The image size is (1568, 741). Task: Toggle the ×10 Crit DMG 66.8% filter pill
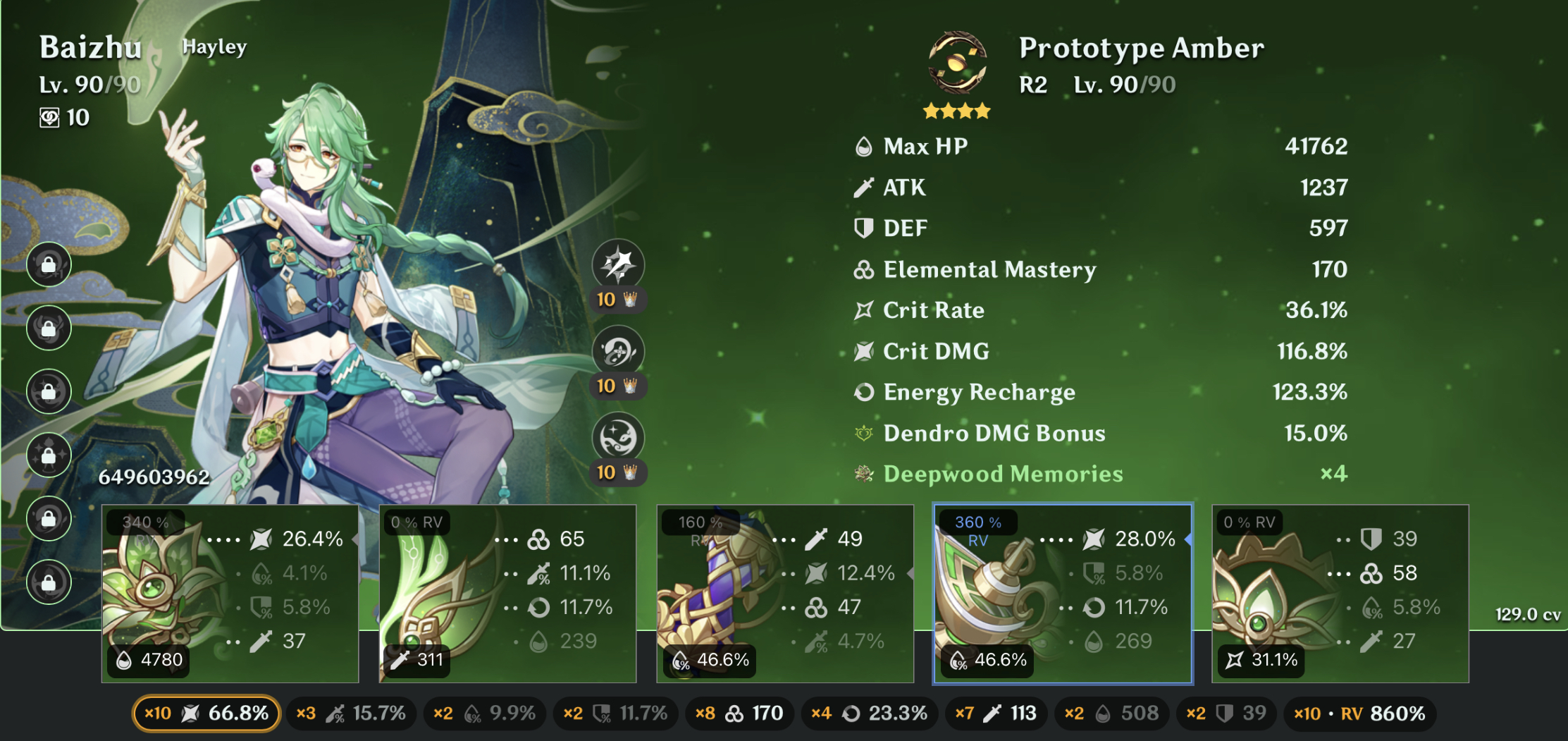(x=205, y=714)
